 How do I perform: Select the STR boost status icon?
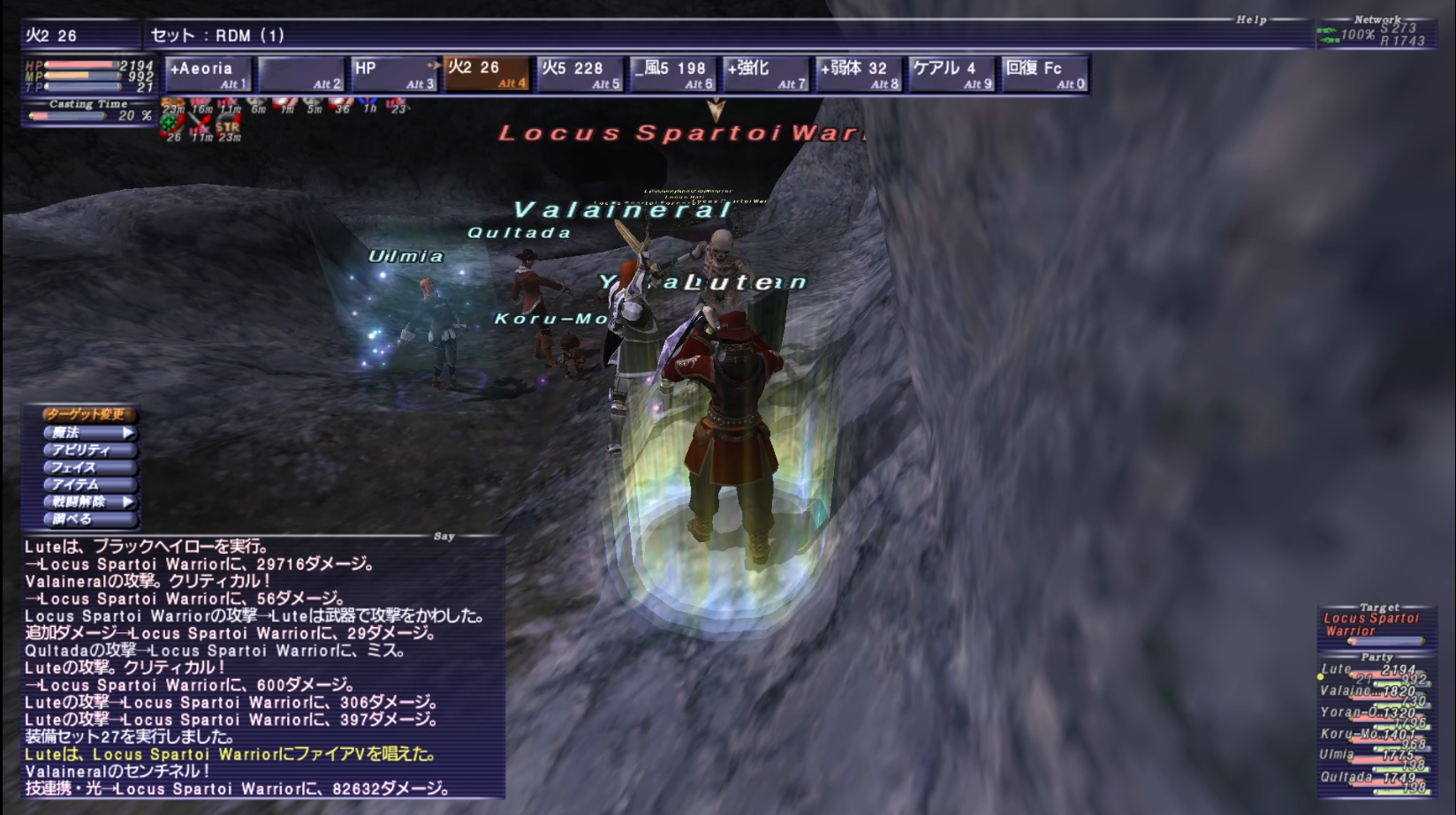227,129
